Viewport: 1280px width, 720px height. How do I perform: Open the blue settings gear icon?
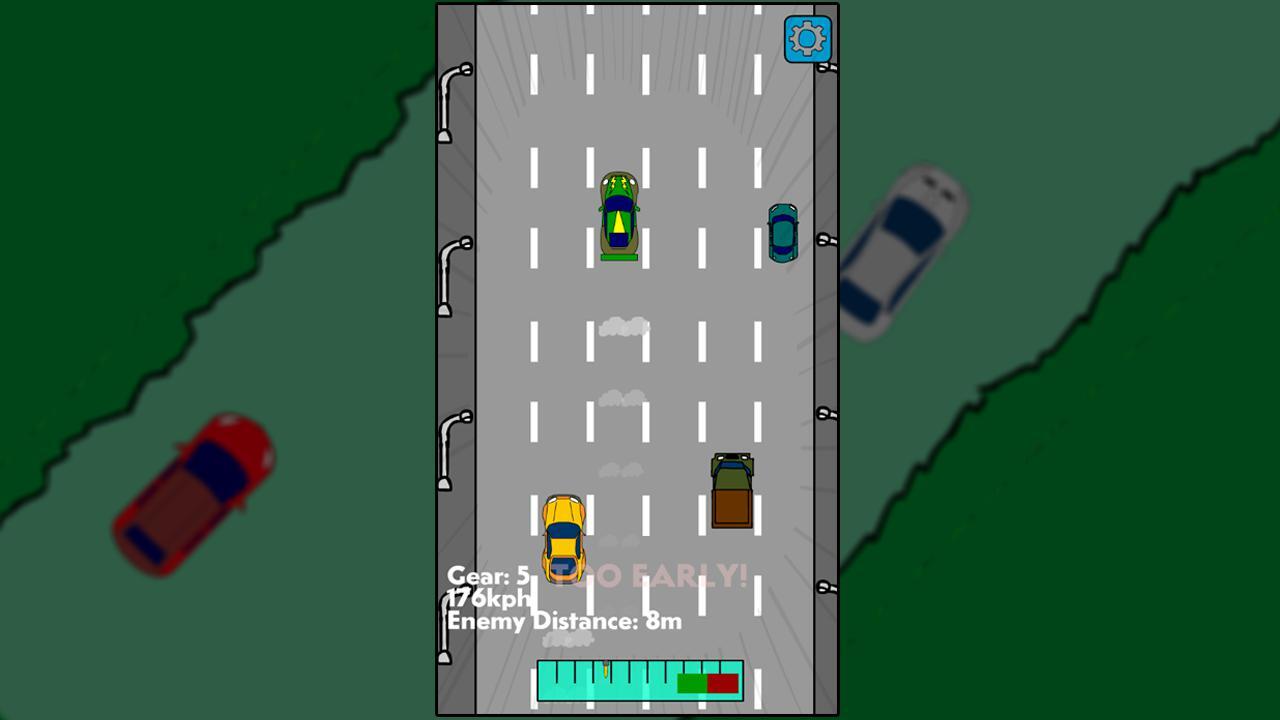[x=806, y=39]
